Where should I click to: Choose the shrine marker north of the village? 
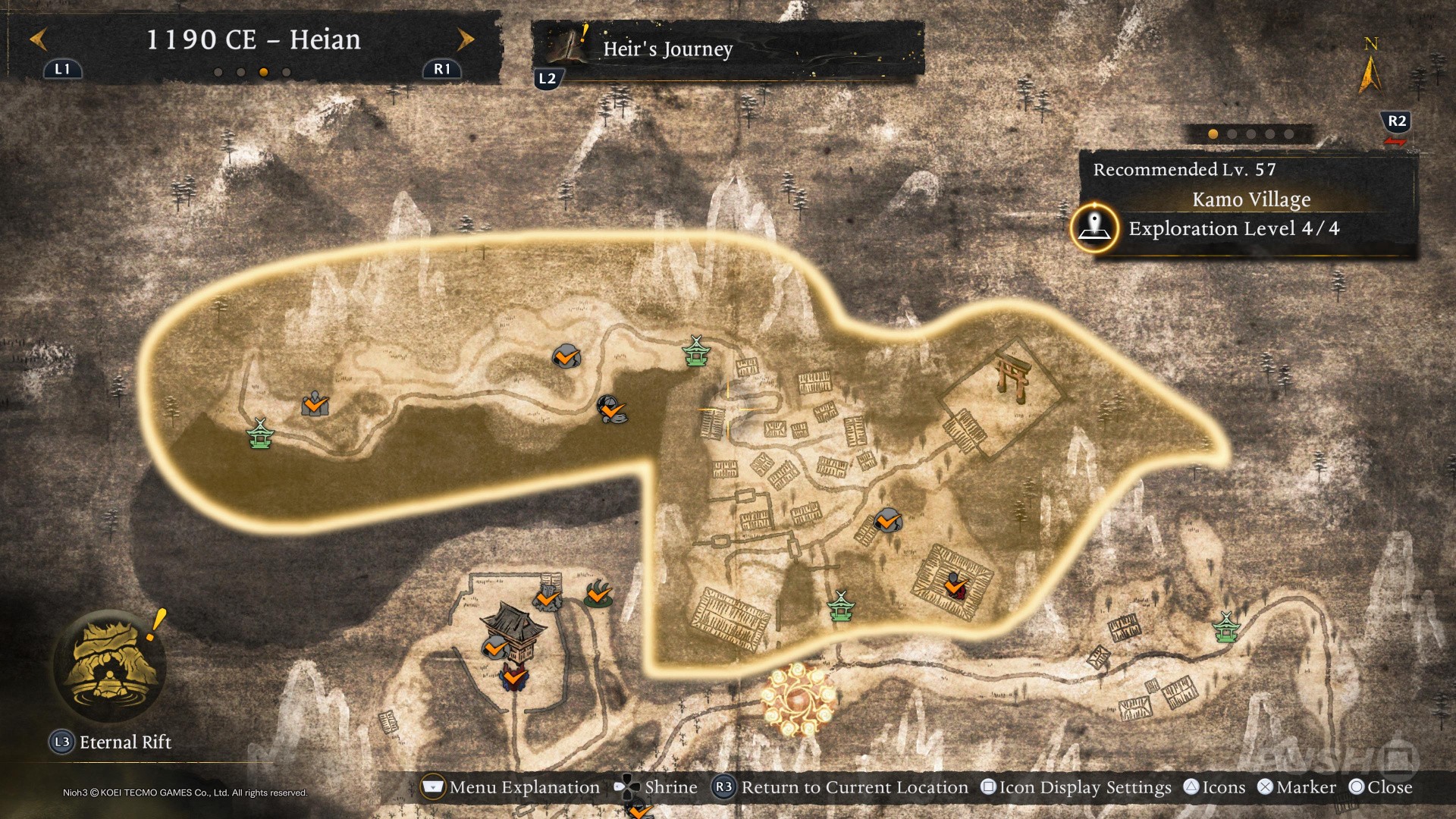click(695, 352)
